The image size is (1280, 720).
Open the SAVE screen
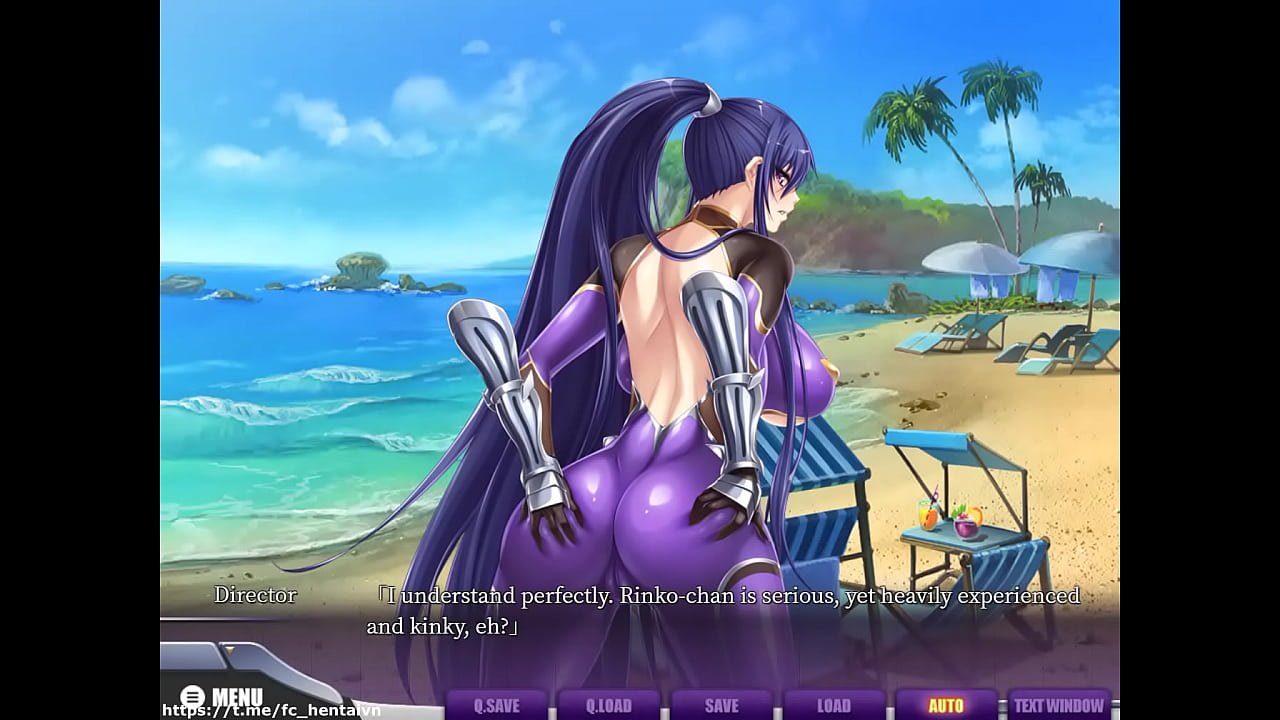(x=721, y=705)
